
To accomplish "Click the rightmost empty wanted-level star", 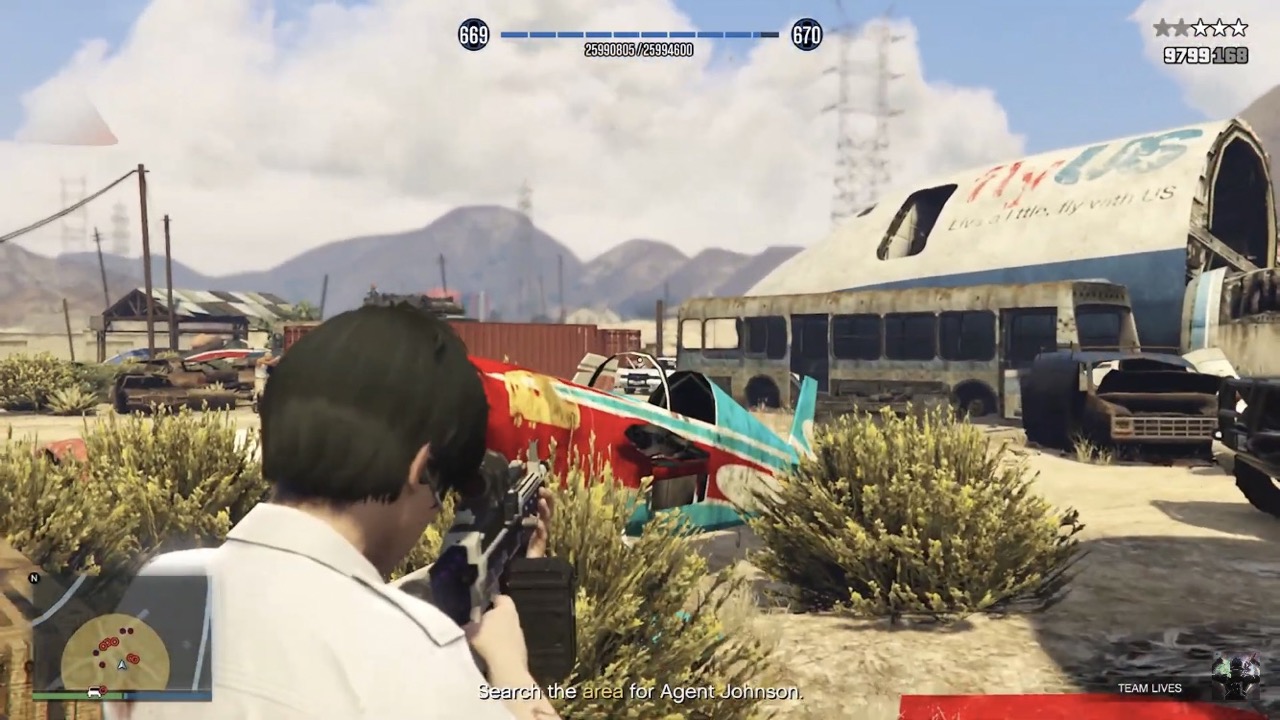I will coord(1239,27).
